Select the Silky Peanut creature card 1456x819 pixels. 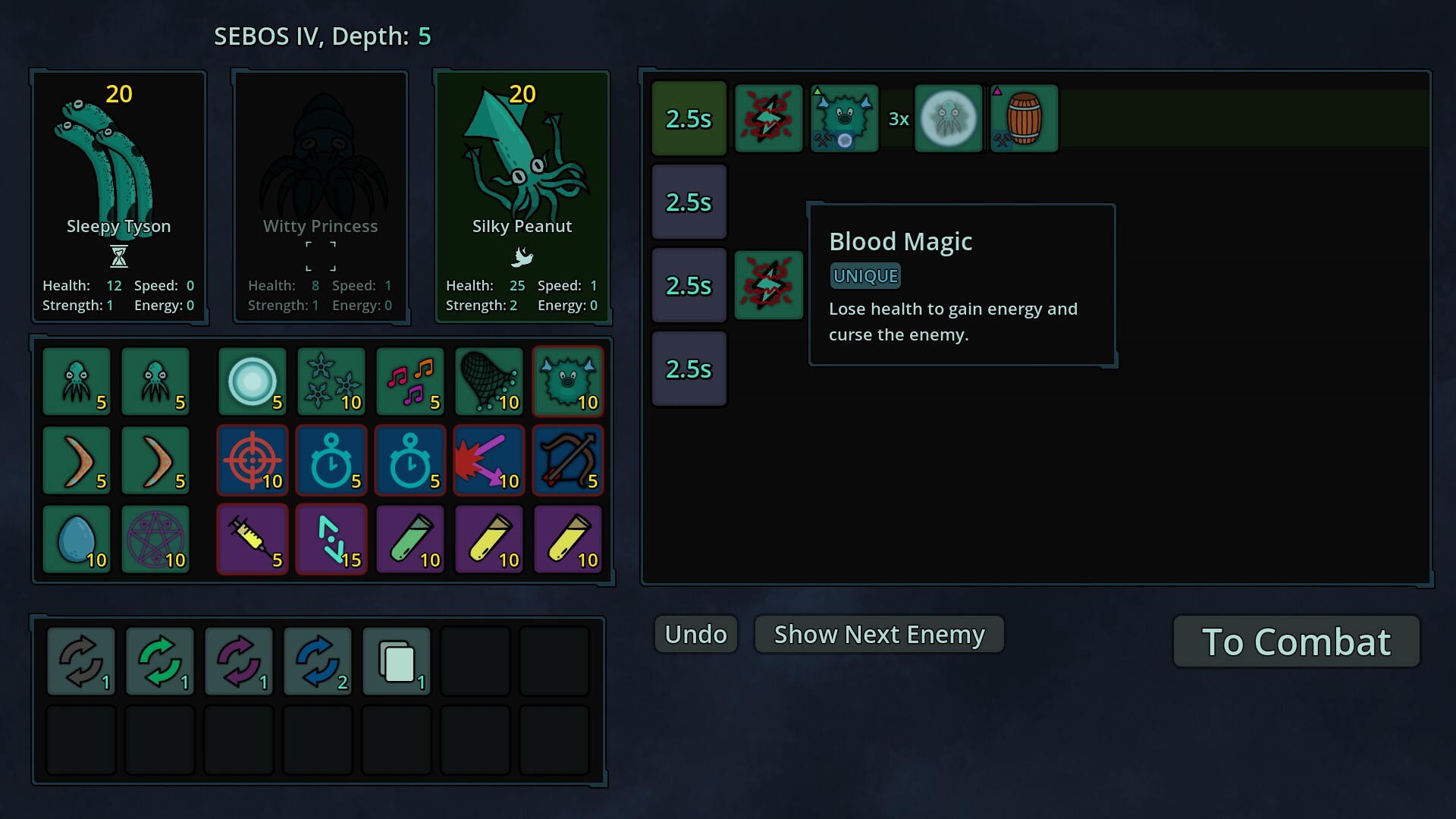point(522,197)
